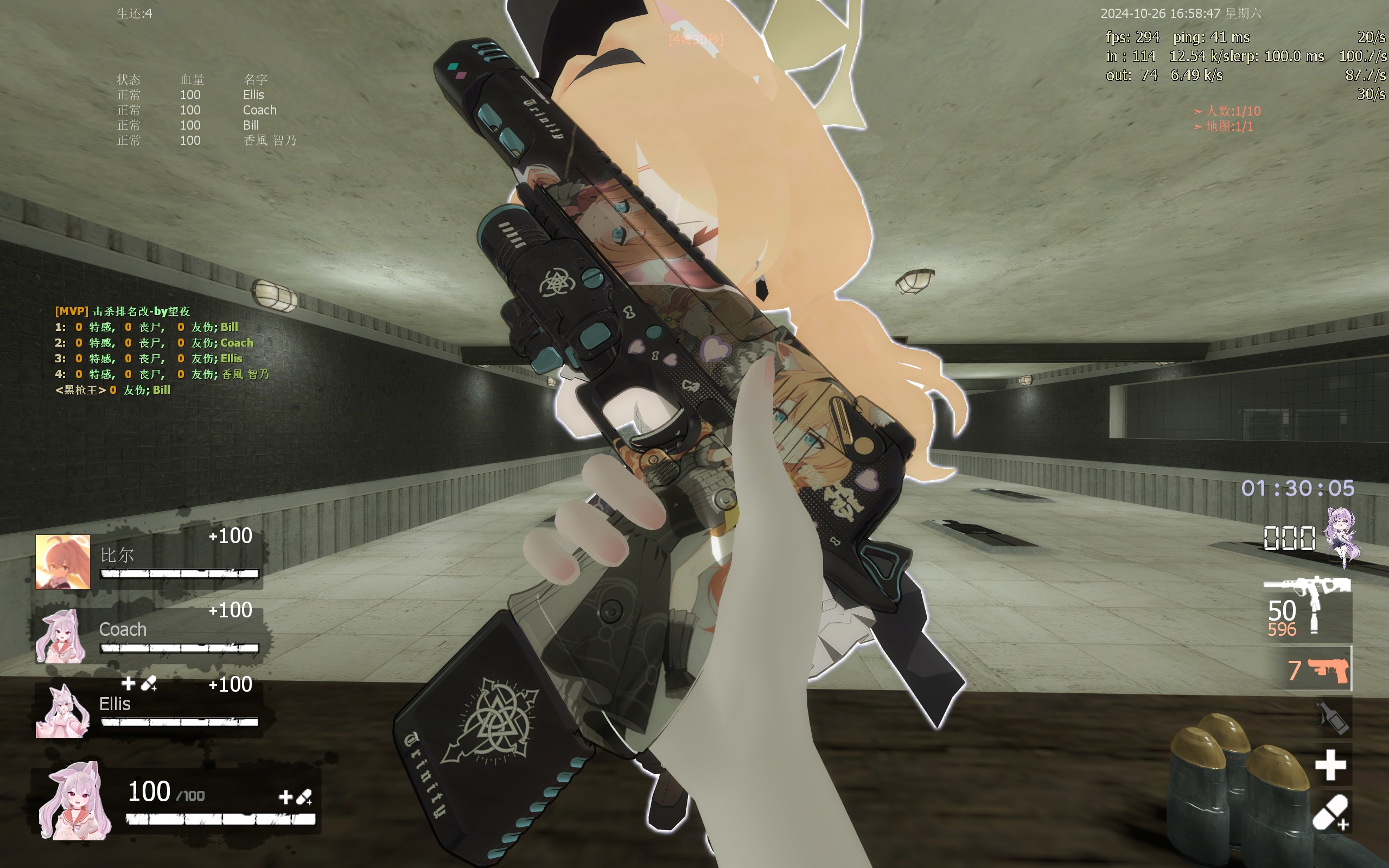This screenshot has width=1389, height=868.
Task: Click Coach's teammate portrait
Action: [x=61, y=636]
